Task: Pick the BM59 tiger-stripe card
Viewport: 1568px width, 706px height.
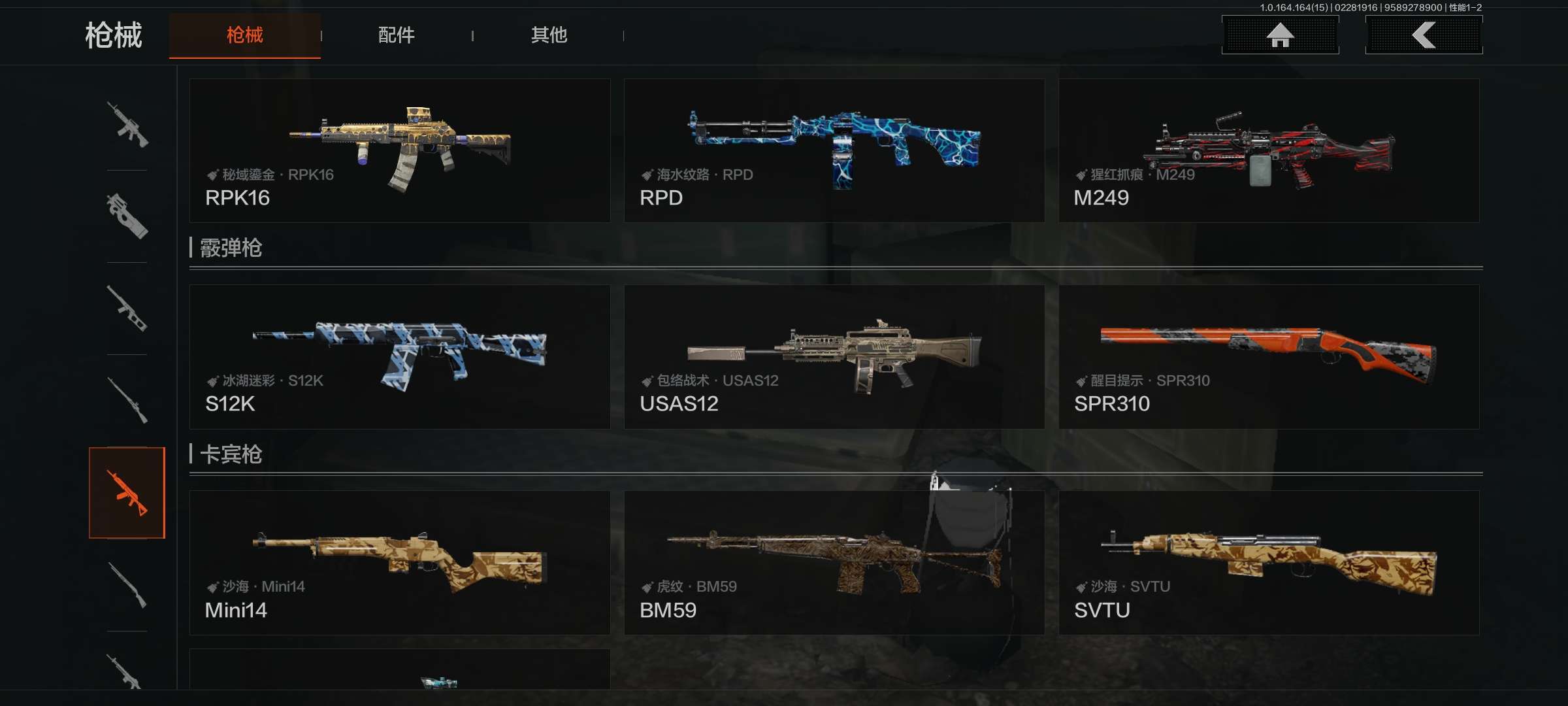Action: tap(834, 563)
